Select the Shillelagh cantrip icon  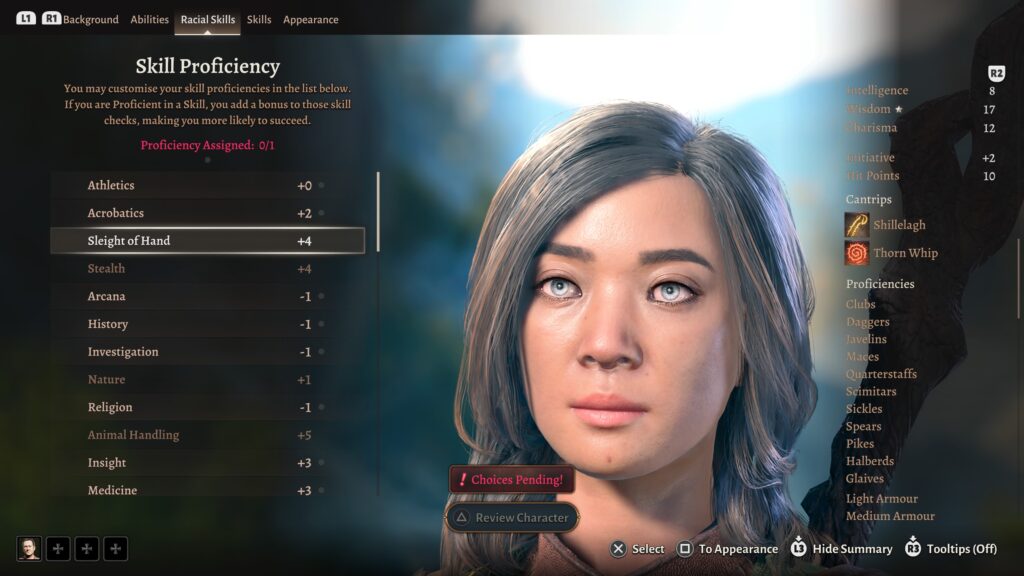pos(857,225)
